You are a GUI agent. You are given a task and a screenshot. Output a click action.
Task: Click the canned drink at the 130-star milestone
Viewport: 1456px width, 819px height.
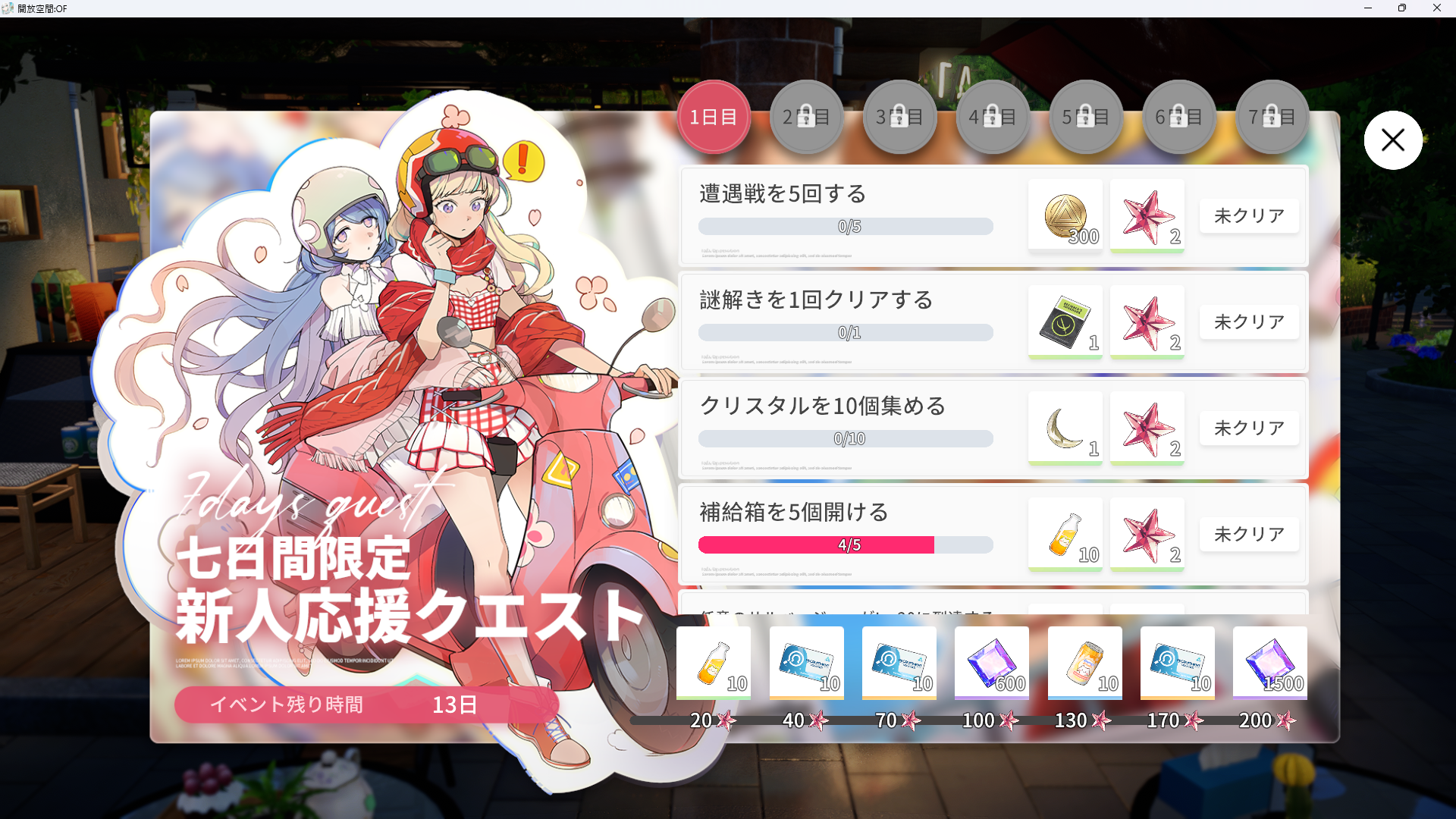[1084, 662]
